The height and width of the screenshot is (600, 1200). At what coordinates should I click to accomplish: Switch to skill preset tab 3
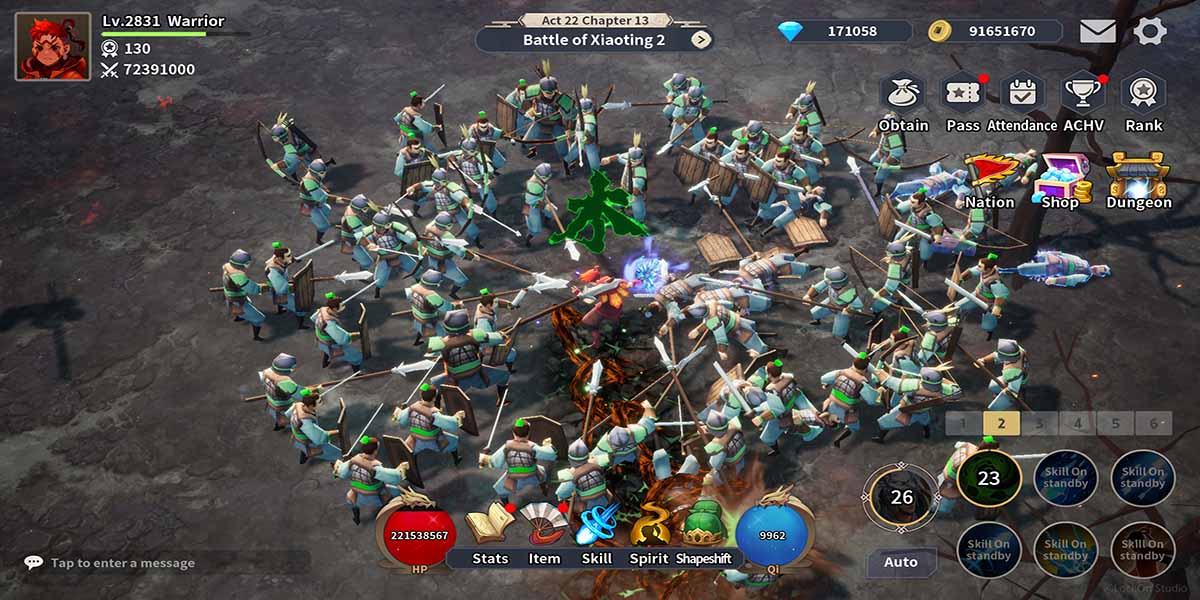pos(1039,423)
